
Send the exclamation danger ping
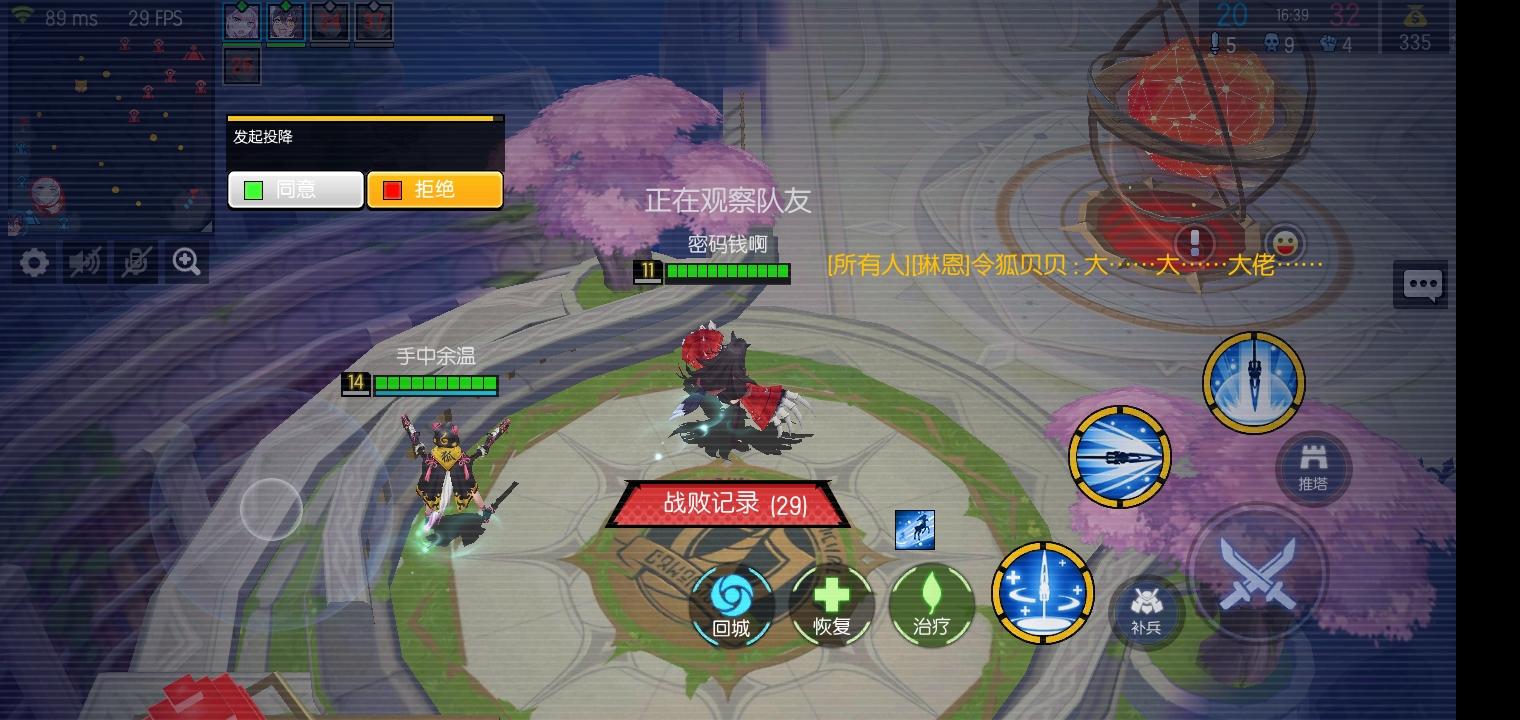pyautogui.click(x=1193, y=241)
